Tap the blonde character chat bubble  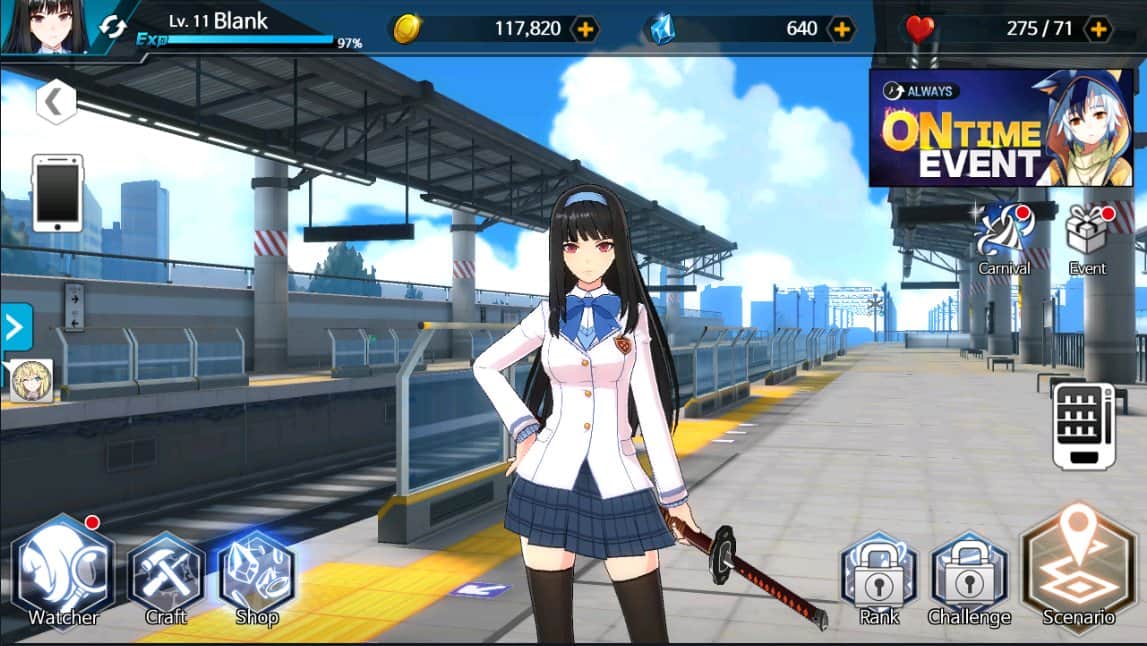click(31, 381)
